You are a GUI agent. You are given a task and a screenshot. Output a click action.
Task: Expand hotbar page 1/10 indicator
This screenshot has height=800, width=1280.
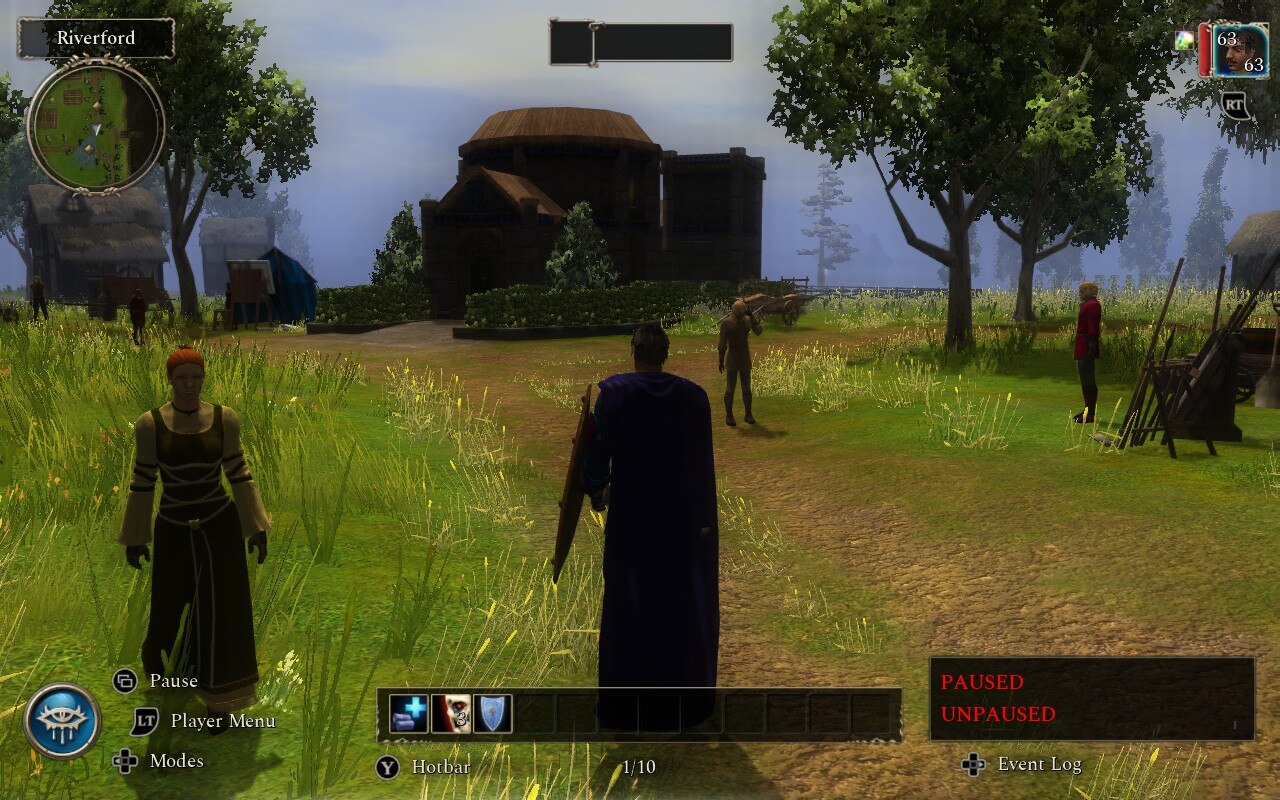pos(640,767)
